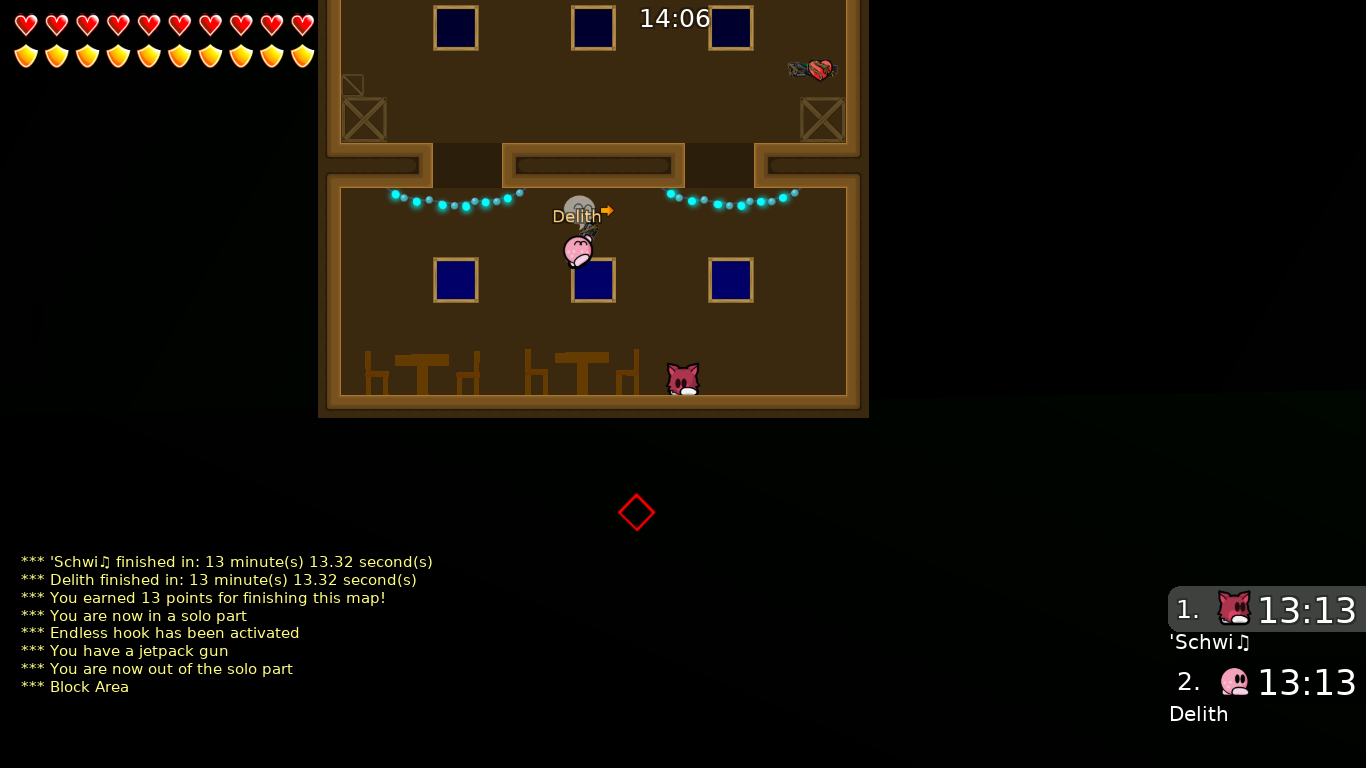Click the 'Block Area' chat message
Screen dimensions: 1366x768
tap(74, 687)
